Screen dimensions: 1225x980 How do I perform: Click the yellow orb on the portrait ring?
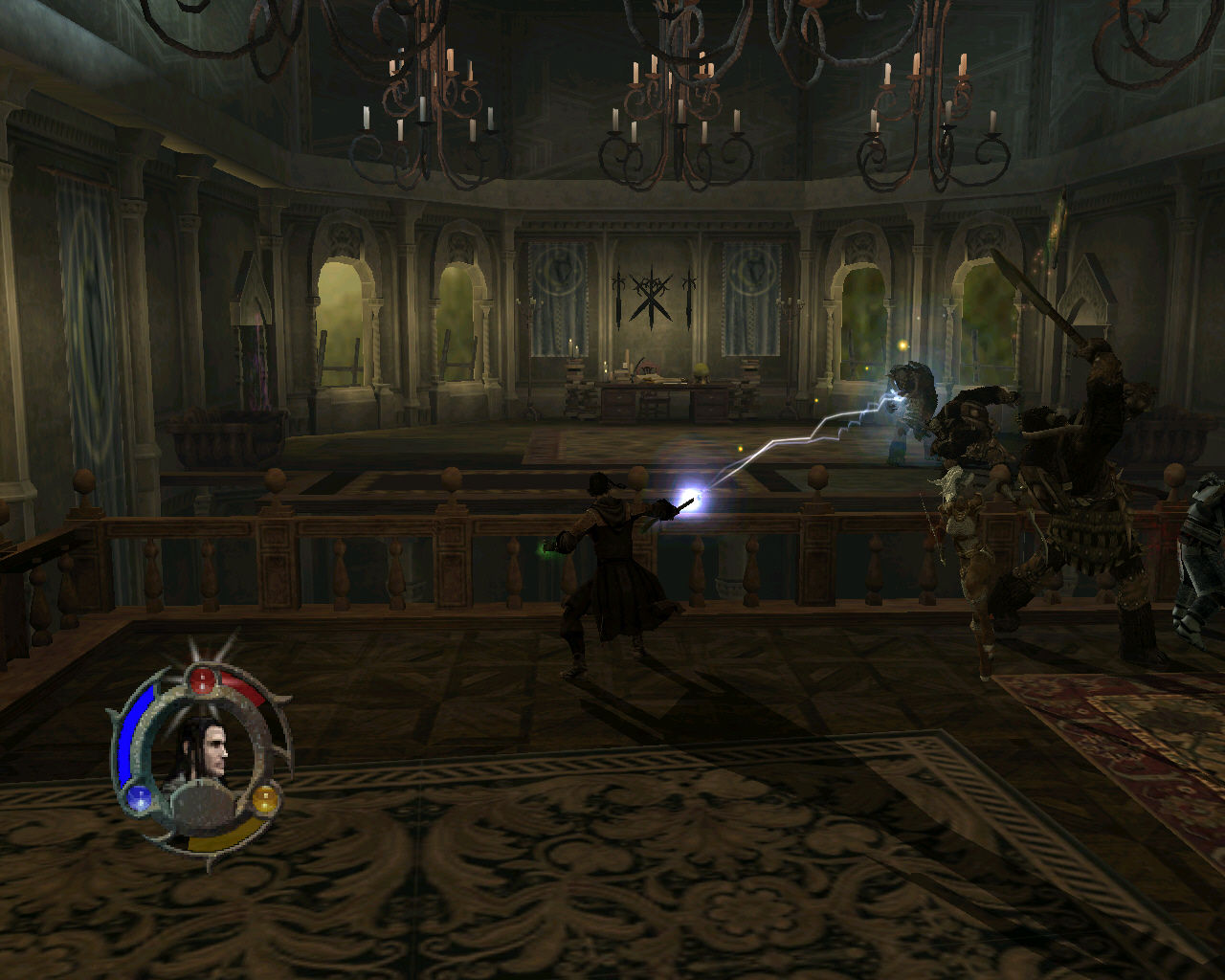tap(264, 797)
